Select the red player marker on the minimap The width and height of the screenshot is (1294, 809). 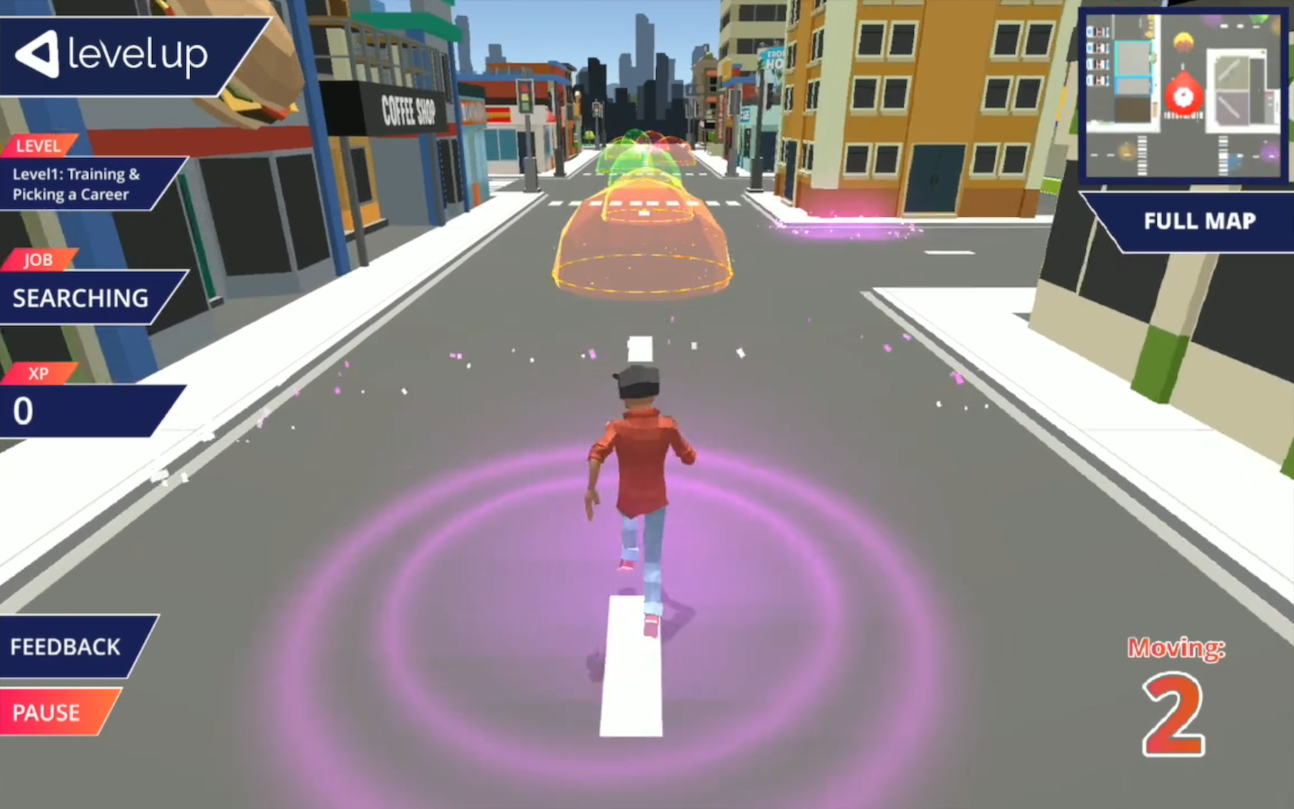coord(1184,97)
